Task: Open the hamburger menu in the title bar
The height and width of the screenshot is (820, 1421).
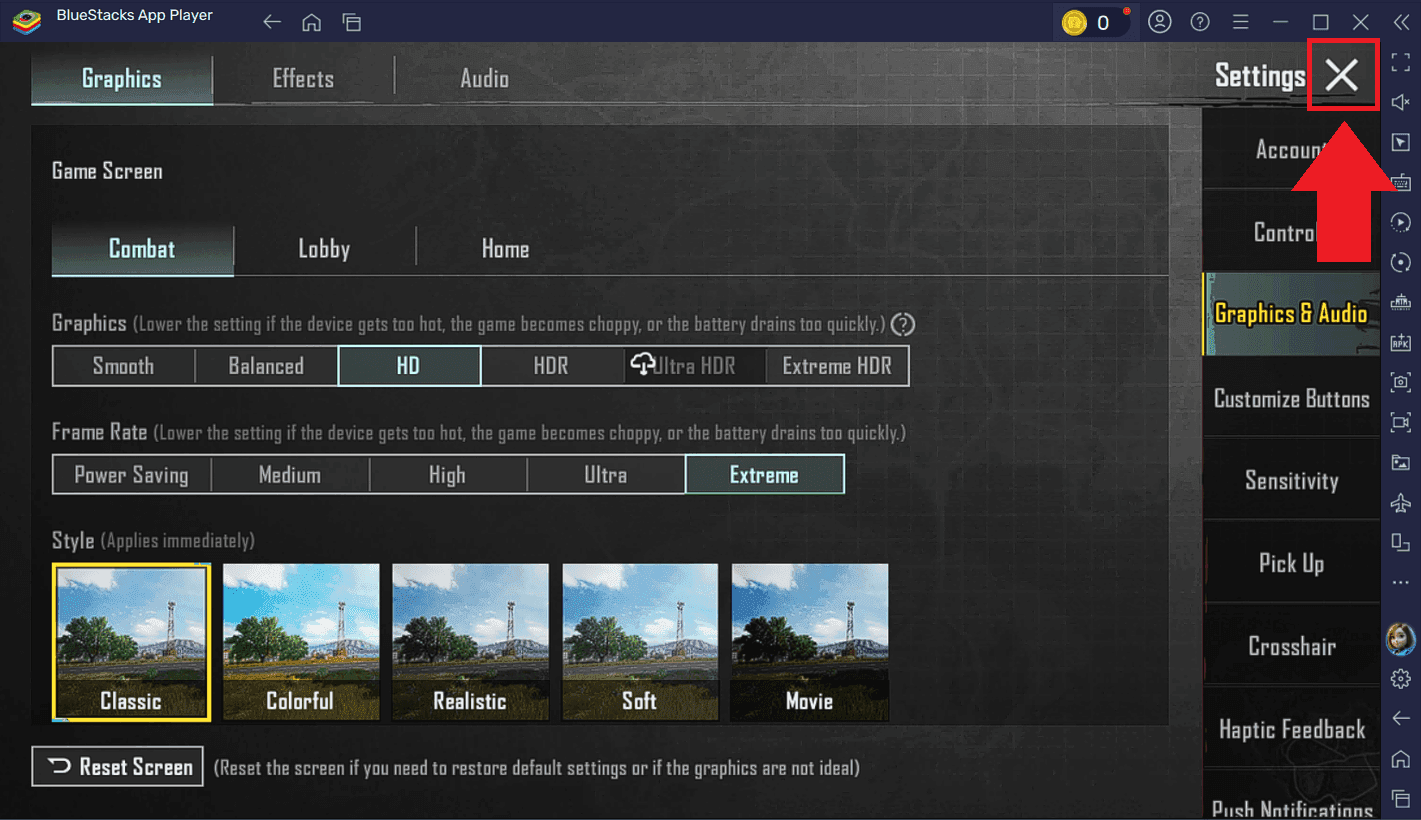Action: click(x=1240, y=21)
